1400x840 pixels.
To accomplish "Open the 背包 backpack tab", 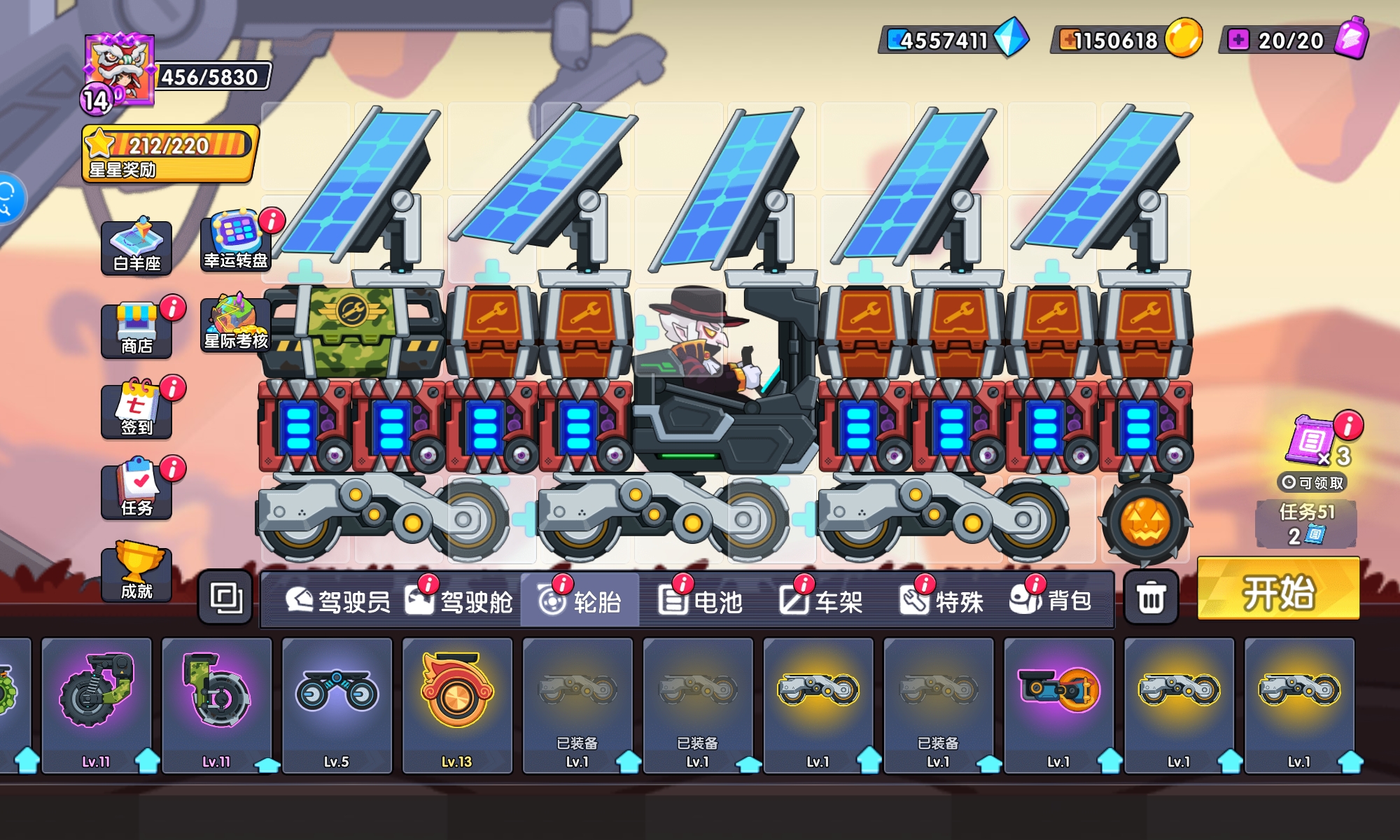I will click(x=1051, y=601).
